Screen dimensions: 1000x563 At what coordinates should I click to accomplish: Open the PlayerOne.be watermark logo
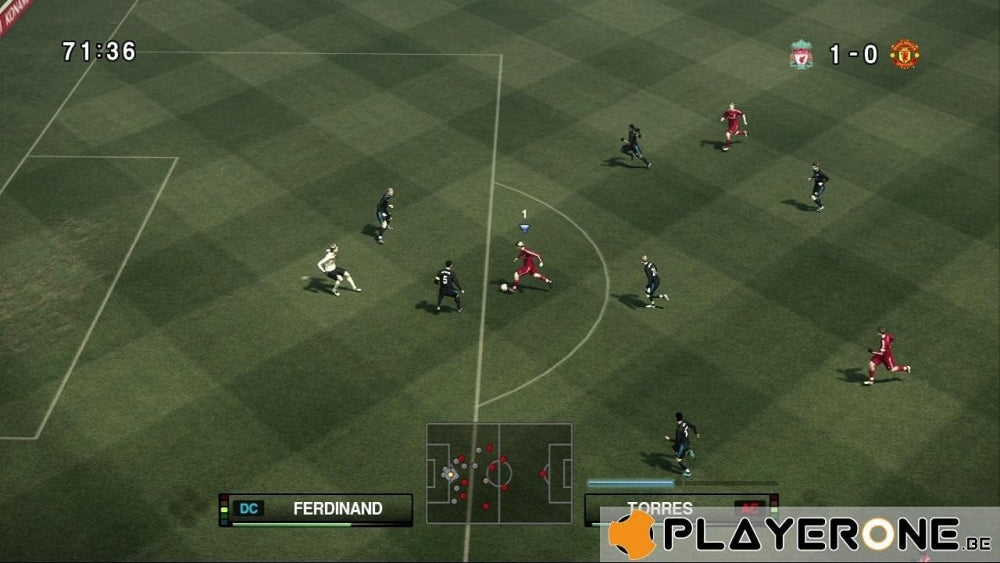800,535
